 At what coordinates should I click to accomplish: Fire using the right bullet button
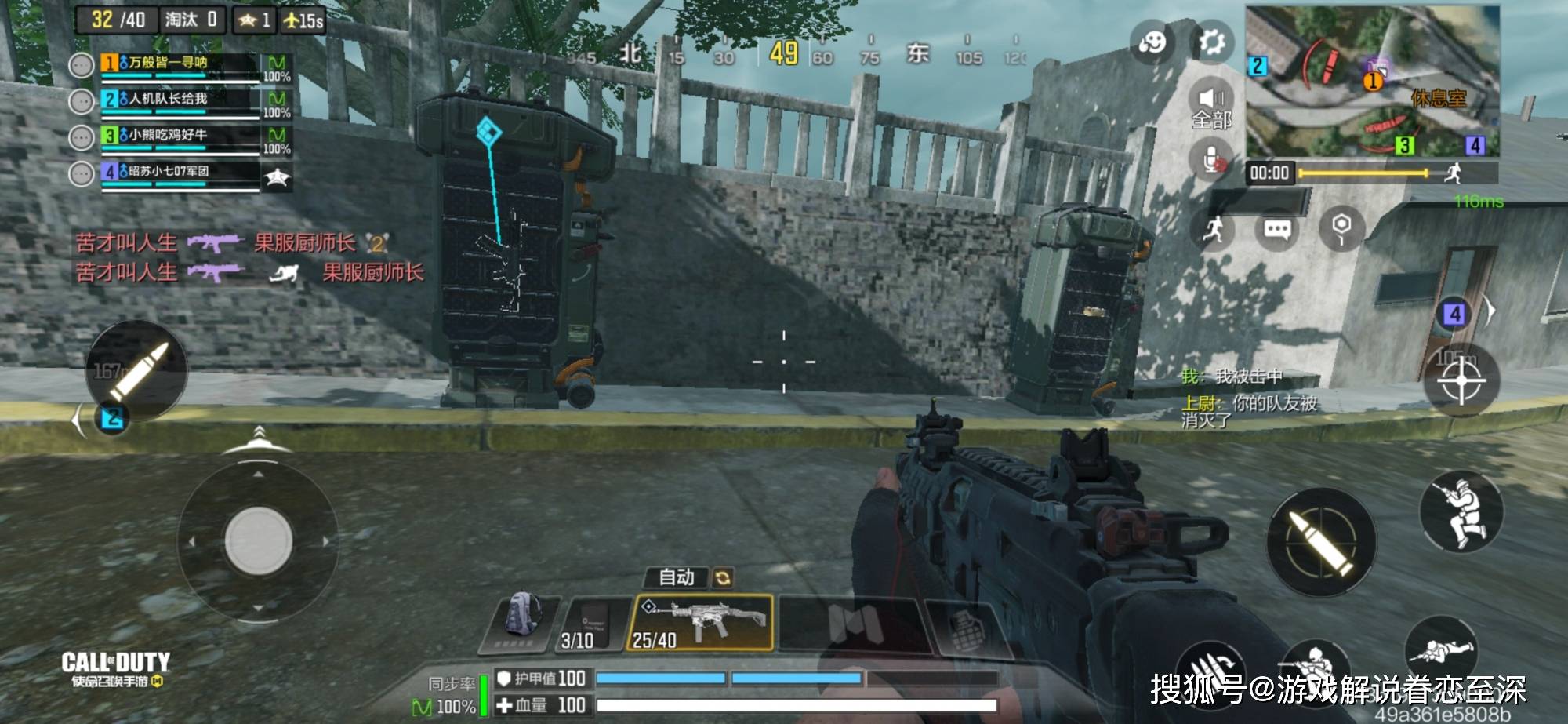(x=1321, y=541)
